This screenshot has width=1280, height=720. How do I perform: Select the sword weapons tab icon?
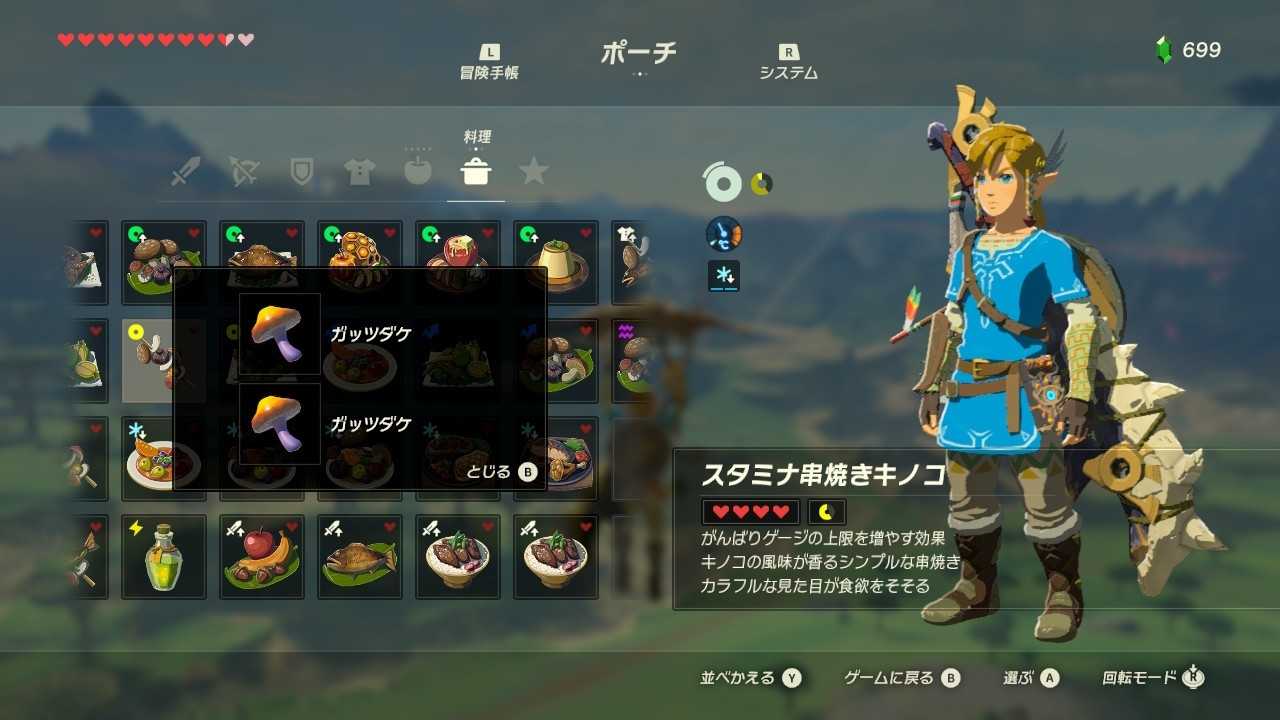pyautogui.click(x=186, y=171)
